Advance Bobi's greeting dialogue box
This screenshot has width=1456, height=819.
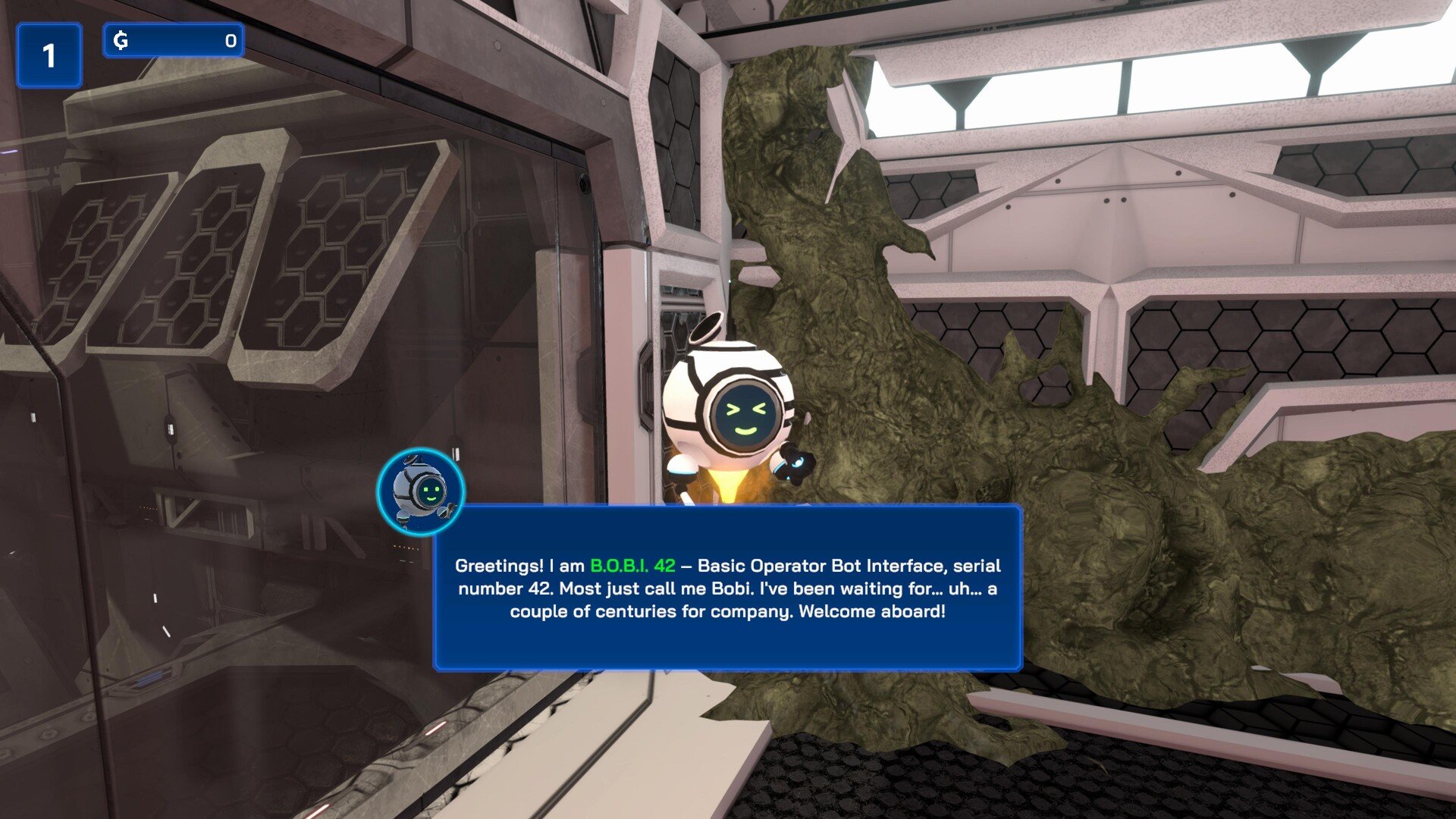pos(727,588)
